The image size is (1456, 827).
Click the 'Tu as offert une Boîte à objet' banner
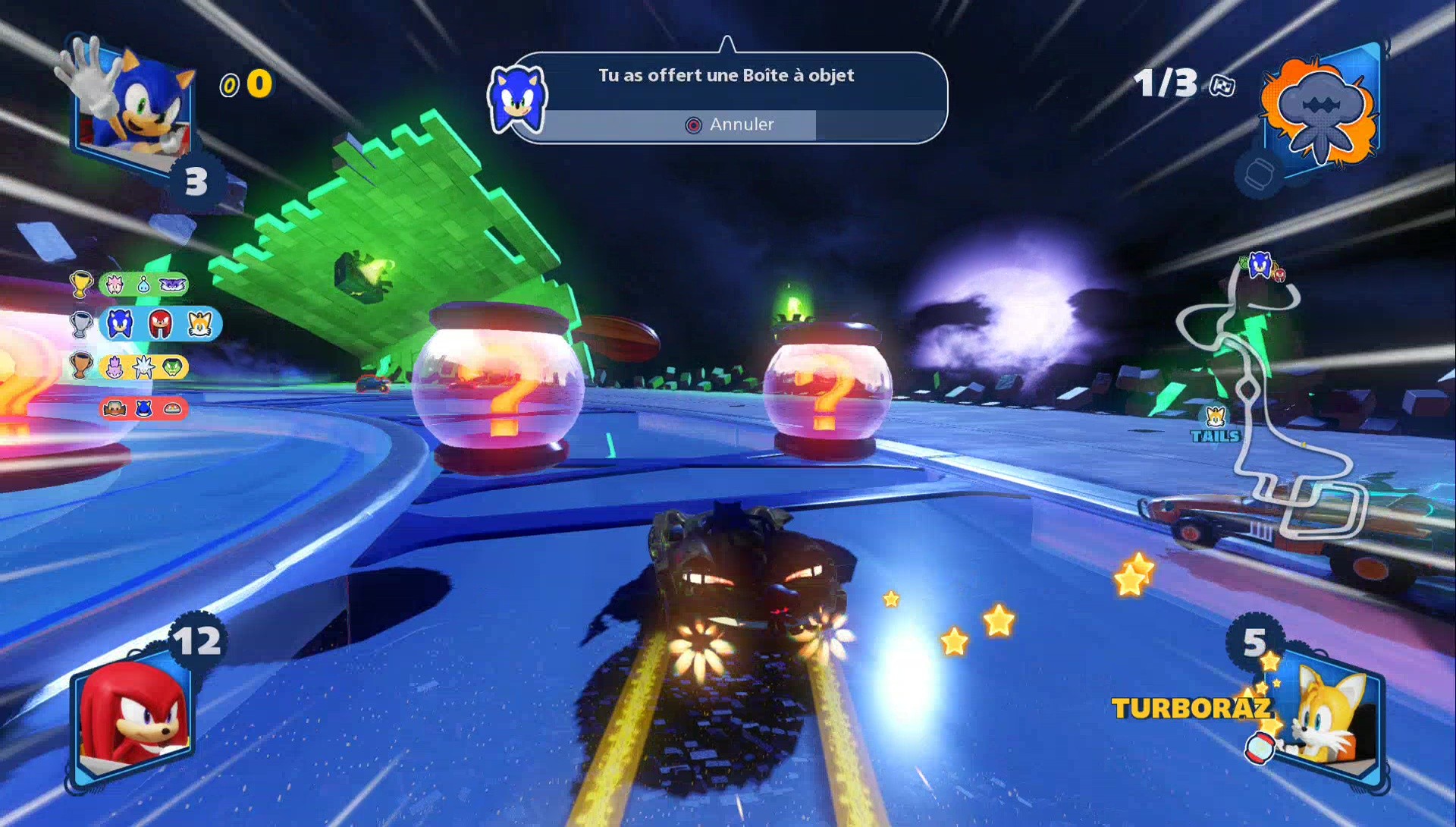coord(726,75)
